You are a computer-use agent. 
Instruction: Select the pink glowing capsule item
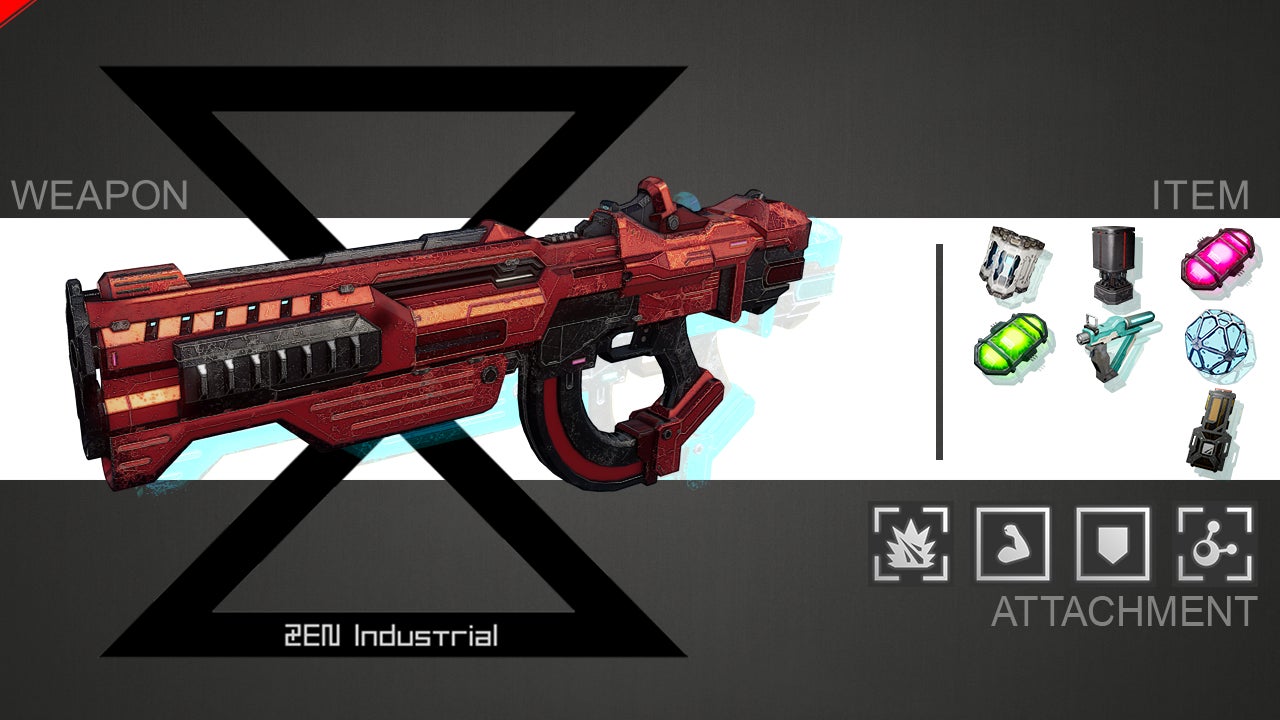(1216, 259)
